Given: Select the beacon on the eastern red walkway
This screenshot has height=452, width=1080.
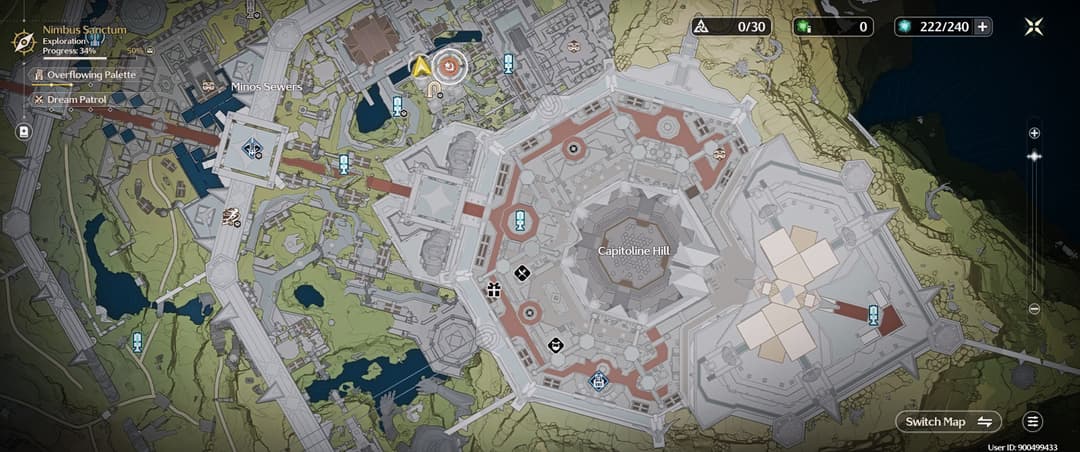Looking at the screenshot, I should (874, 314).
